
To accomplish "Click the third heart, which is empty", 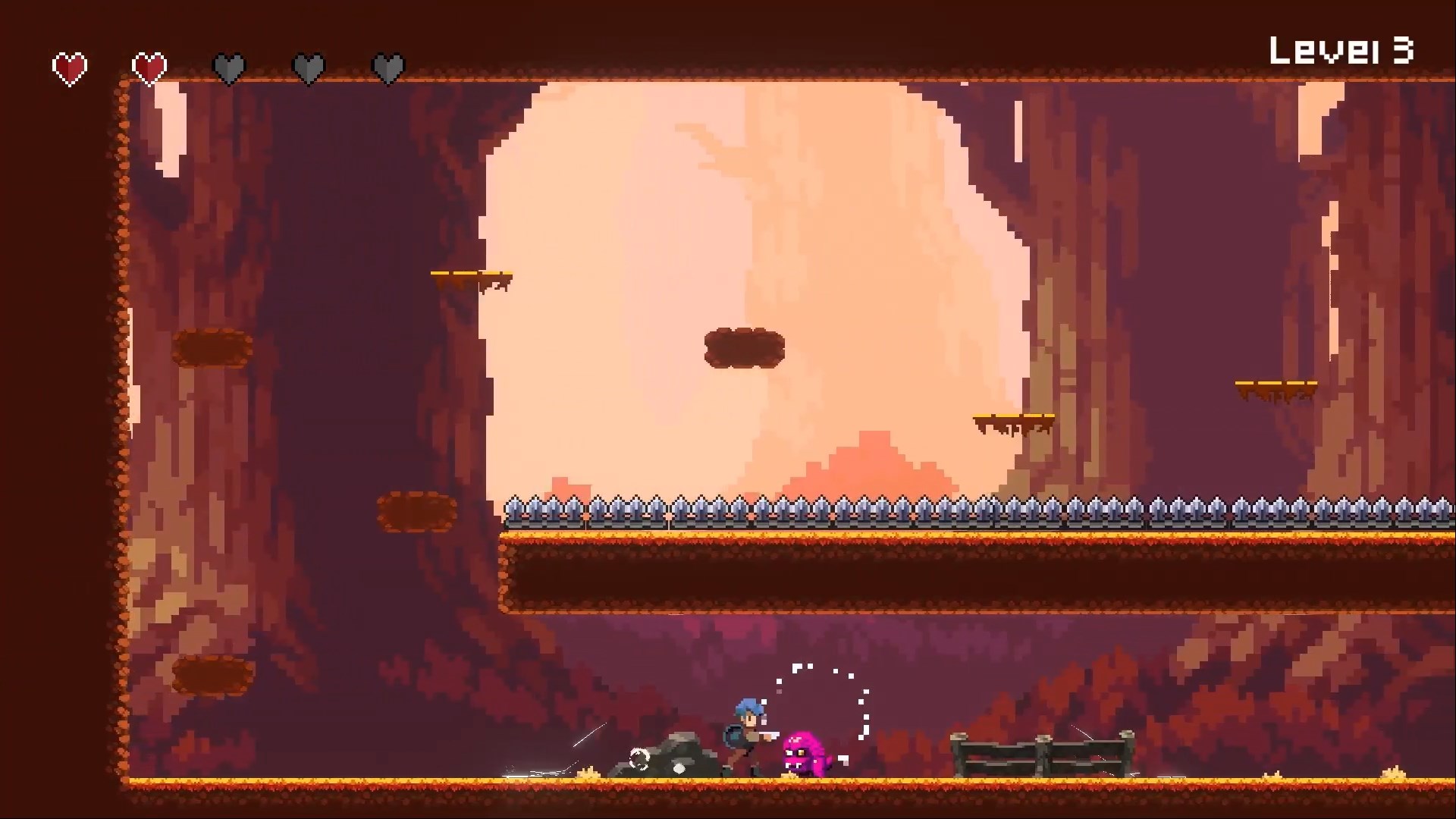I will [x=229, y=67].
